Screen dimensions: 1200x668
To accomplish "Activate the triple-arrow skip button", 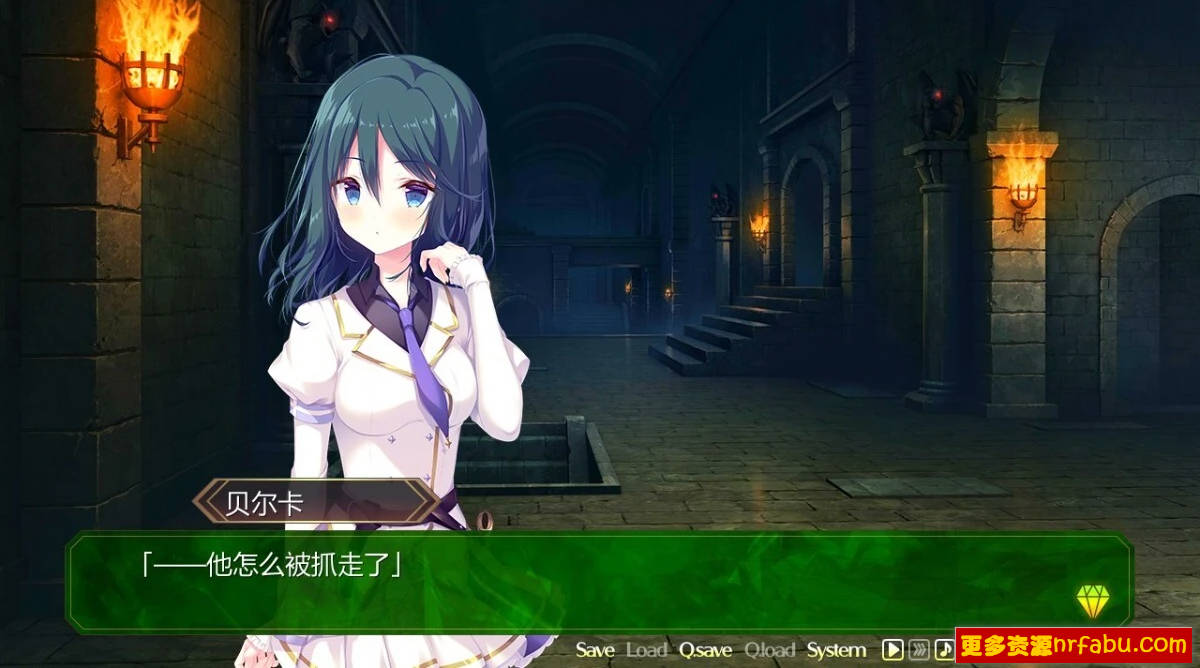I will [x=919, y=650].
